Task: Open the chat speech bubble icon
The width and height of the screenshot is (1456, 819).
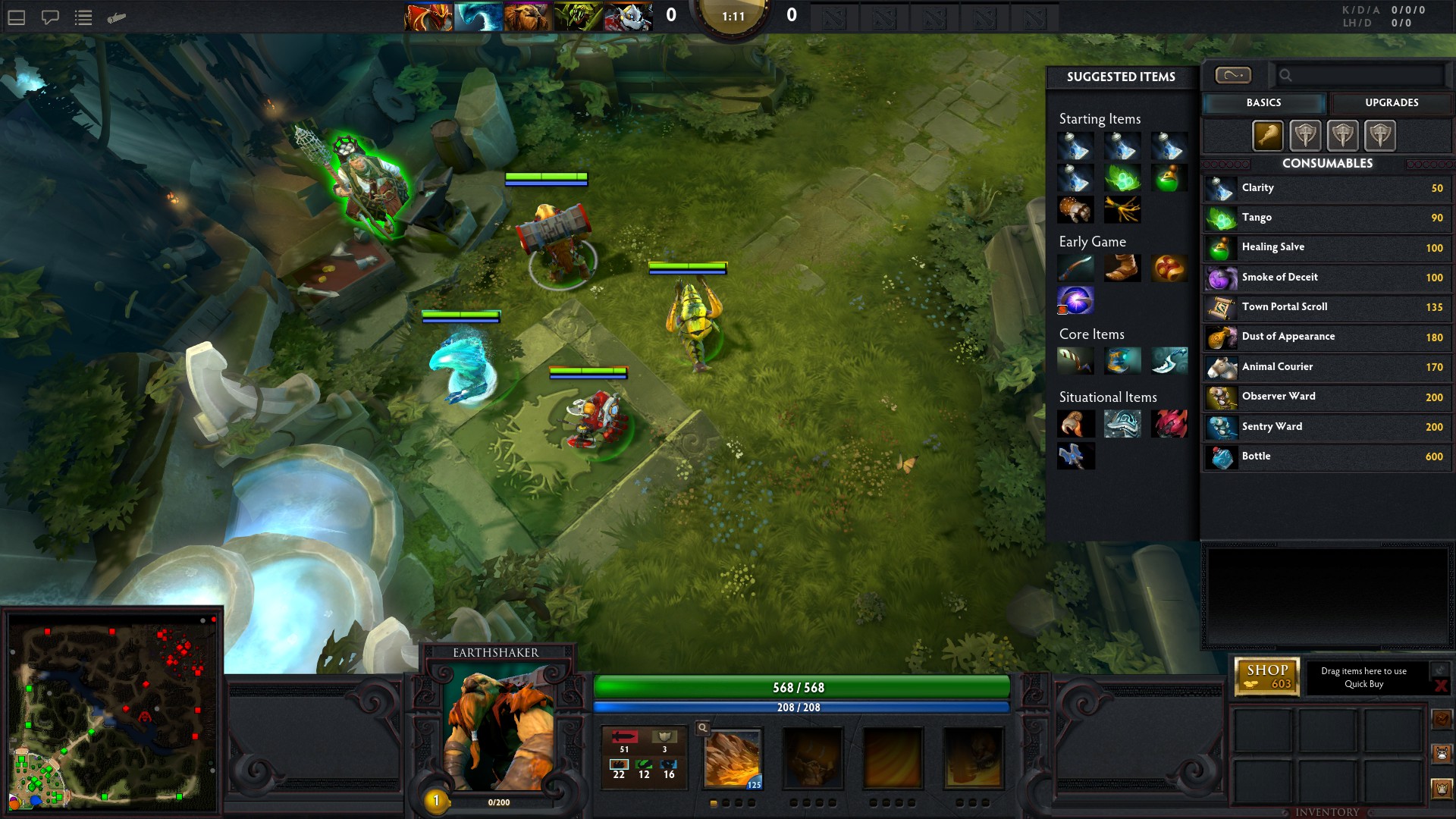Action: [50, 17]
